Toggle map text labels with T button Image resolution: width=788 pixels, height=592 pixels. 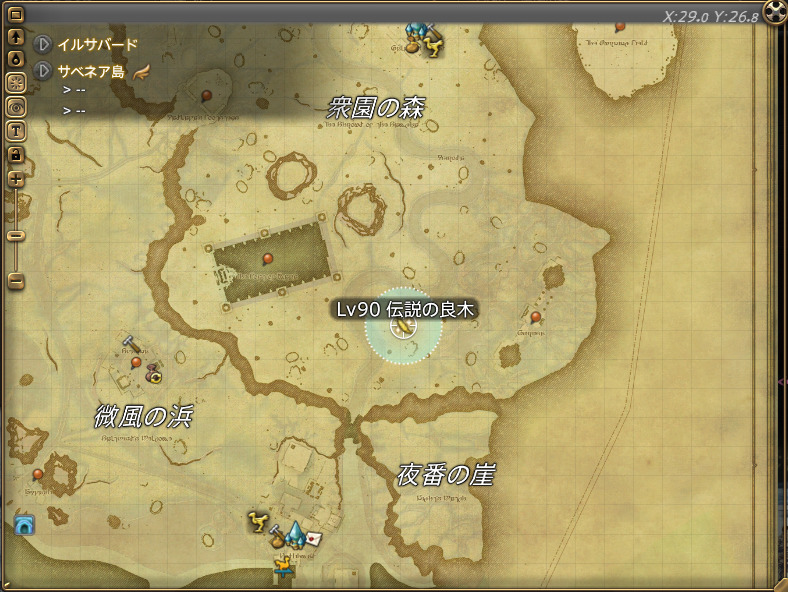[16, 131]
